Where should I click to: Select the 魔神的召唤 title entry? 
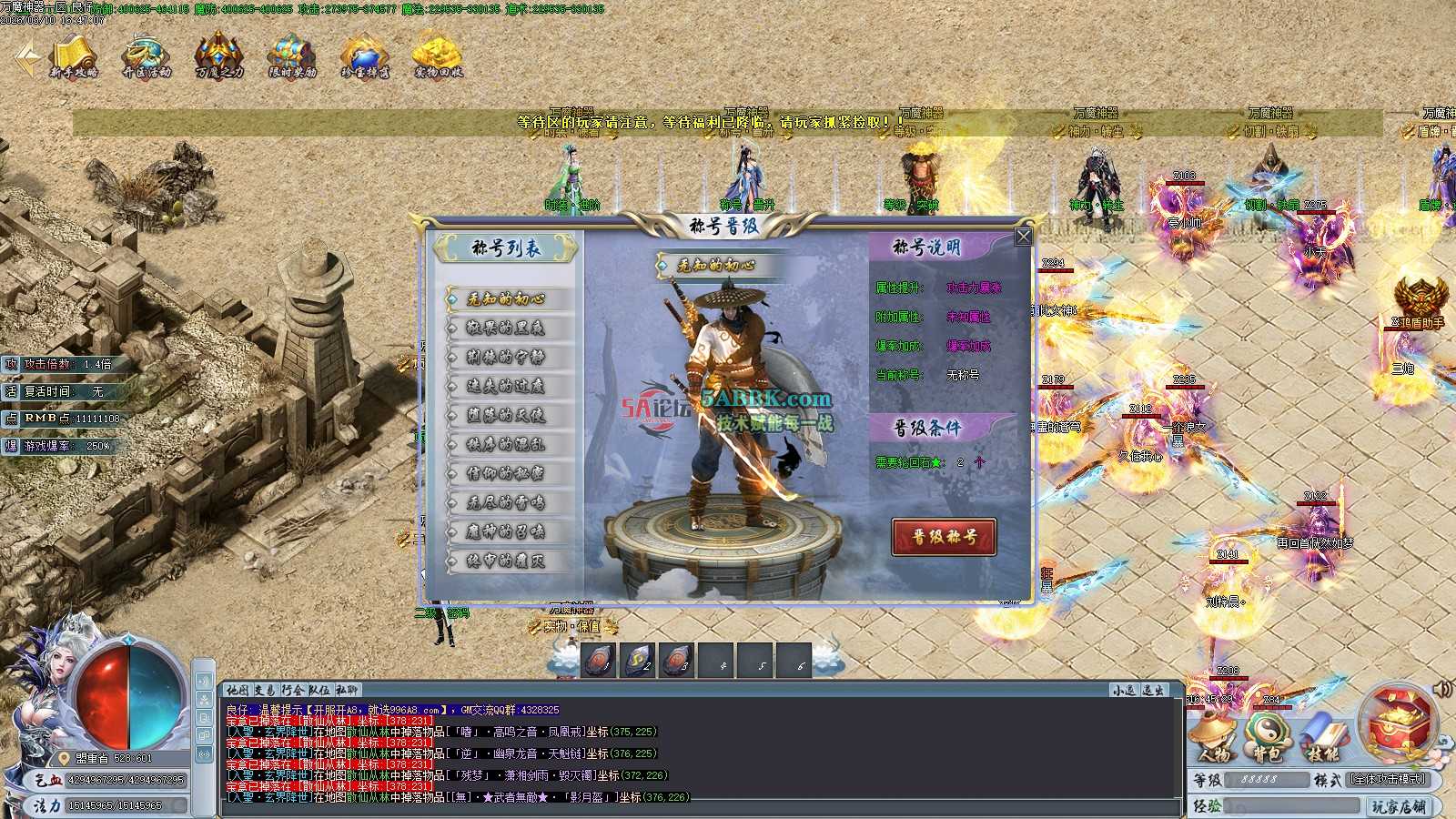pos(507,531)
